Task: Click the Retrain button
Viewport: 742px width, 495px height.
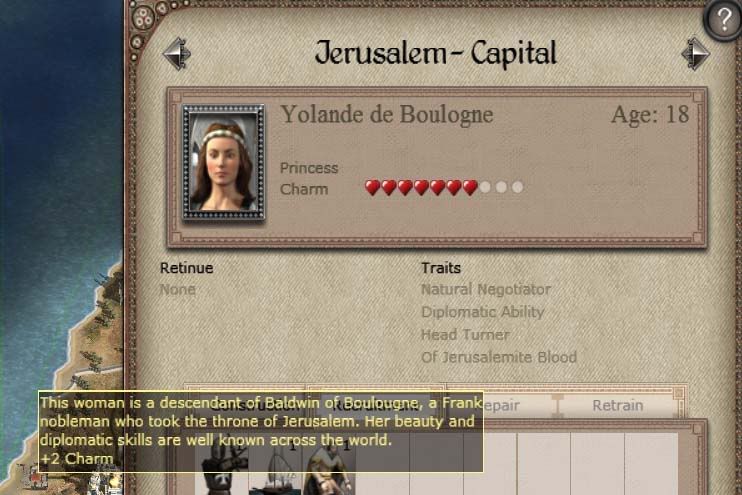Action: point(617,405)
